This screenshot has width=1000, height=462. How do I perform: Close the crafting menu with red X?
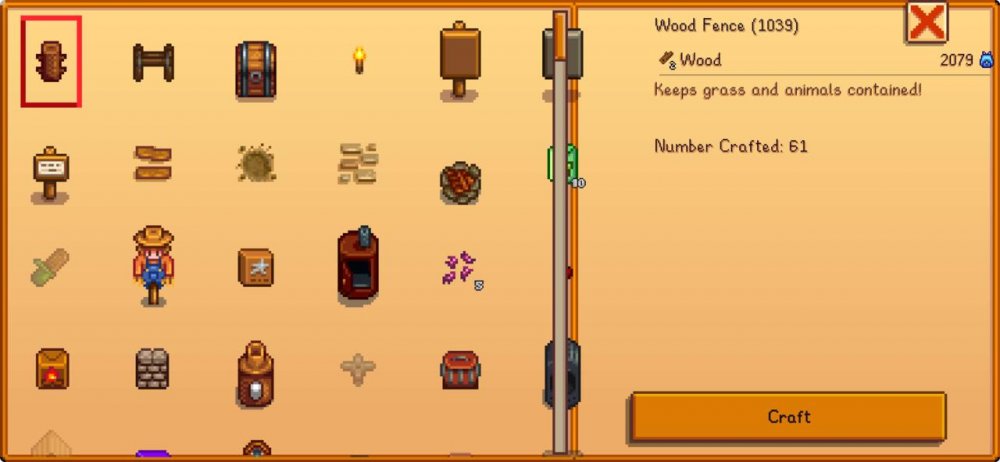[x=926, y=22]
